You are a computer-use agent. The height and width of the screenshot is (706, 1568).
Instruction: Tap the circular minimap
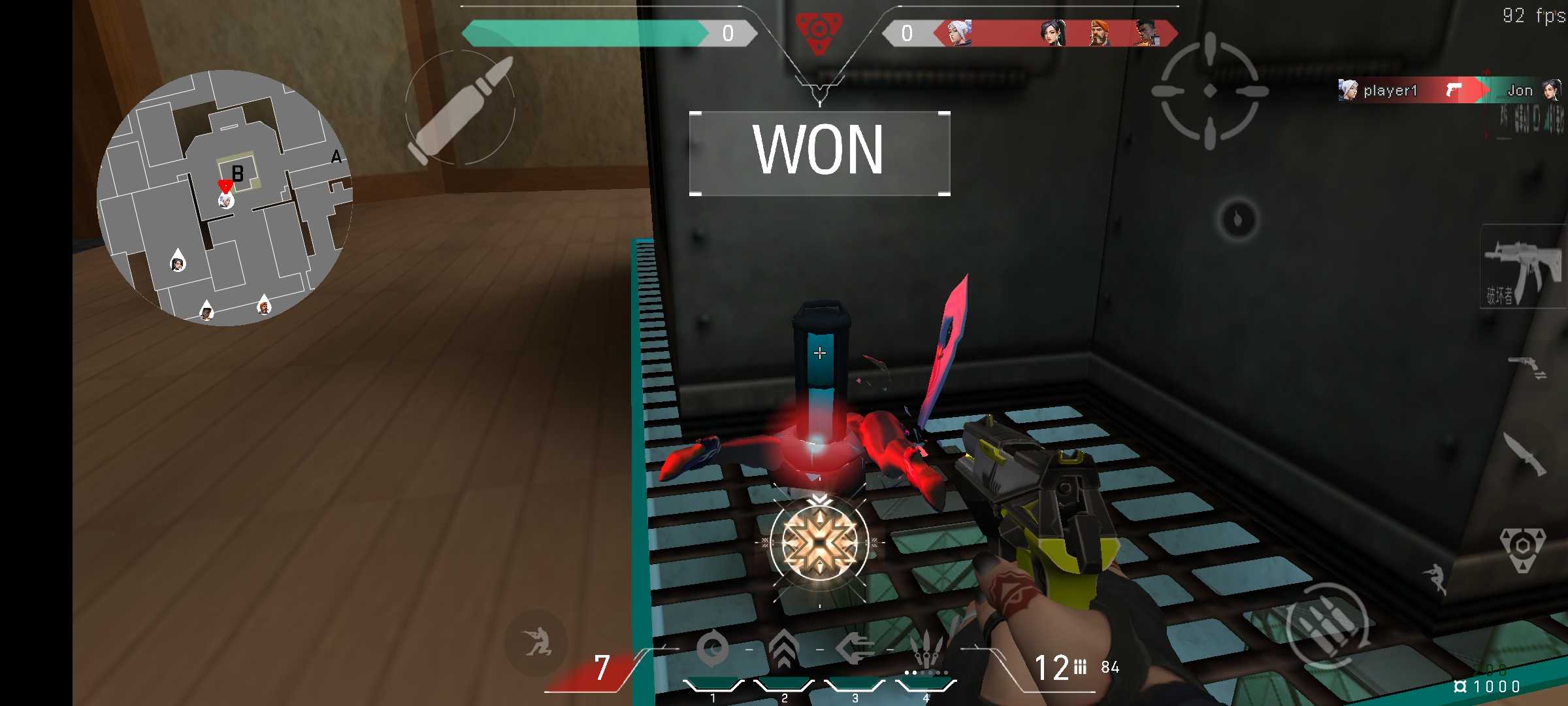coord(225,197)
